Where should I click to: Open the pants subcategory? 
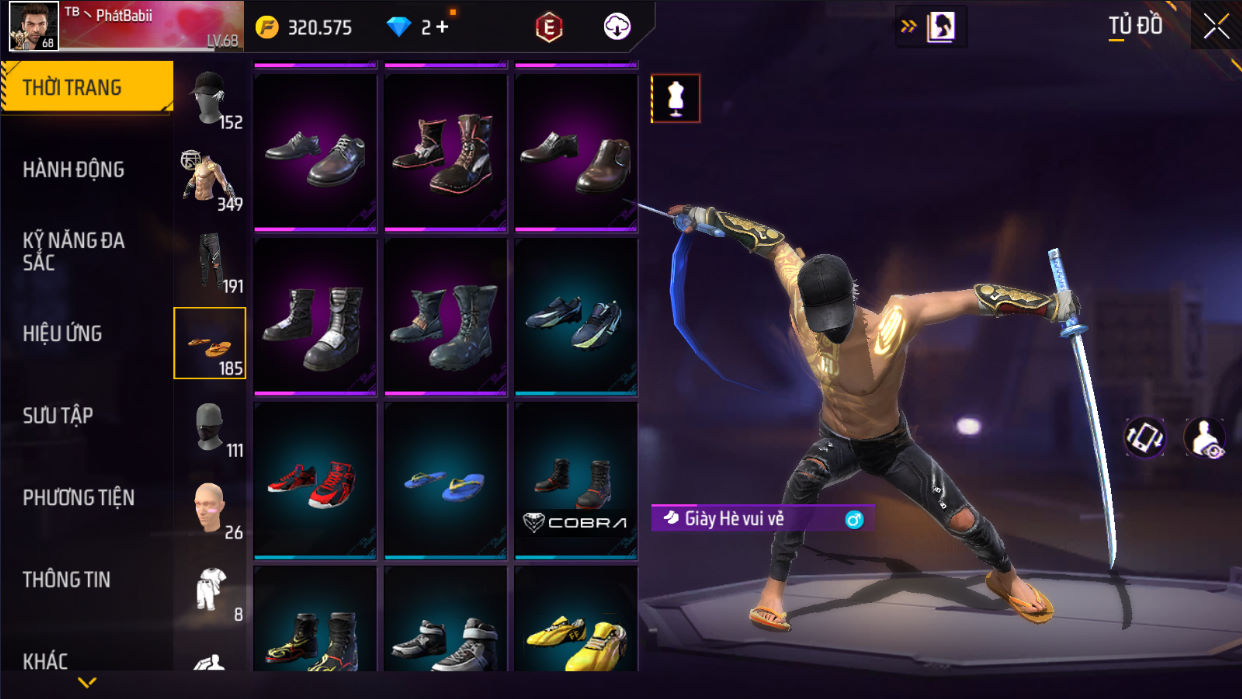coord(209,263)
